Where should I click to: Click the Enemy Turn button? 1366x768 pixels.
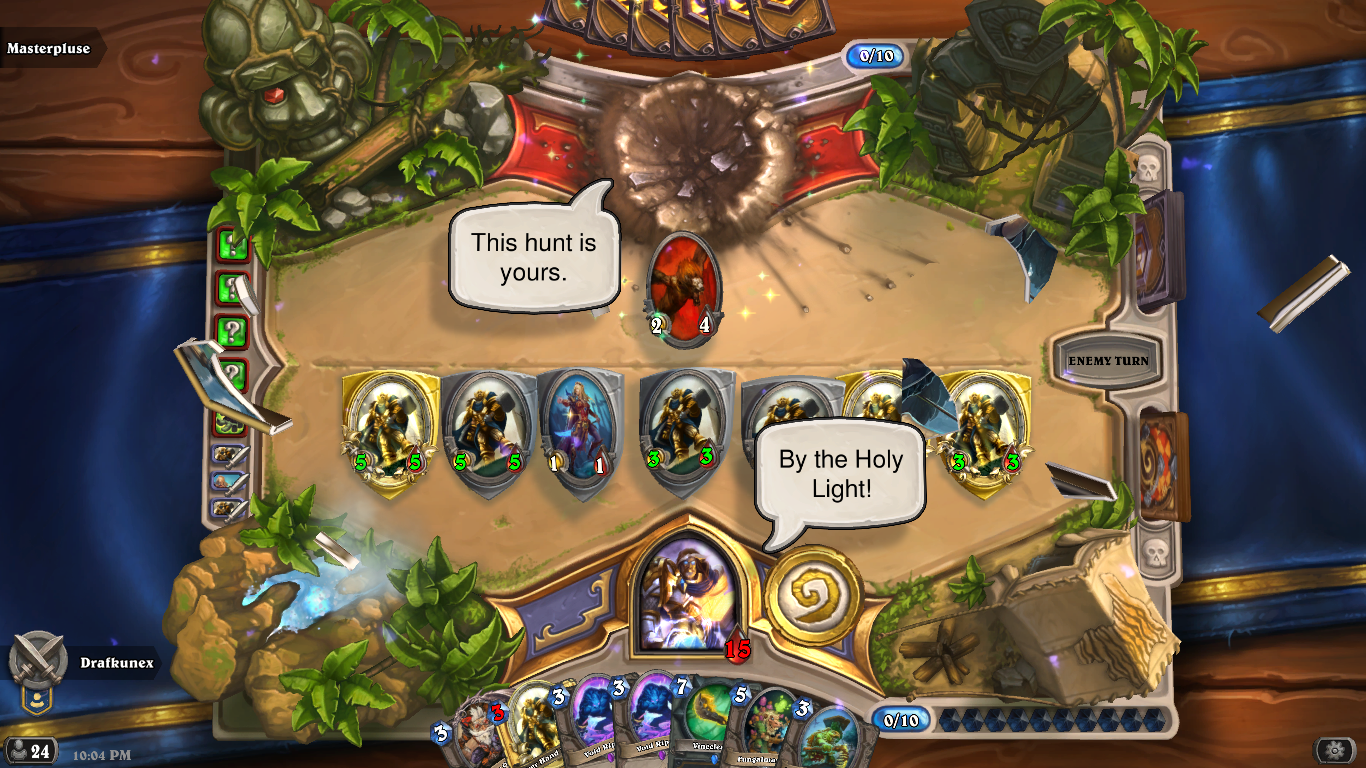1108,361
